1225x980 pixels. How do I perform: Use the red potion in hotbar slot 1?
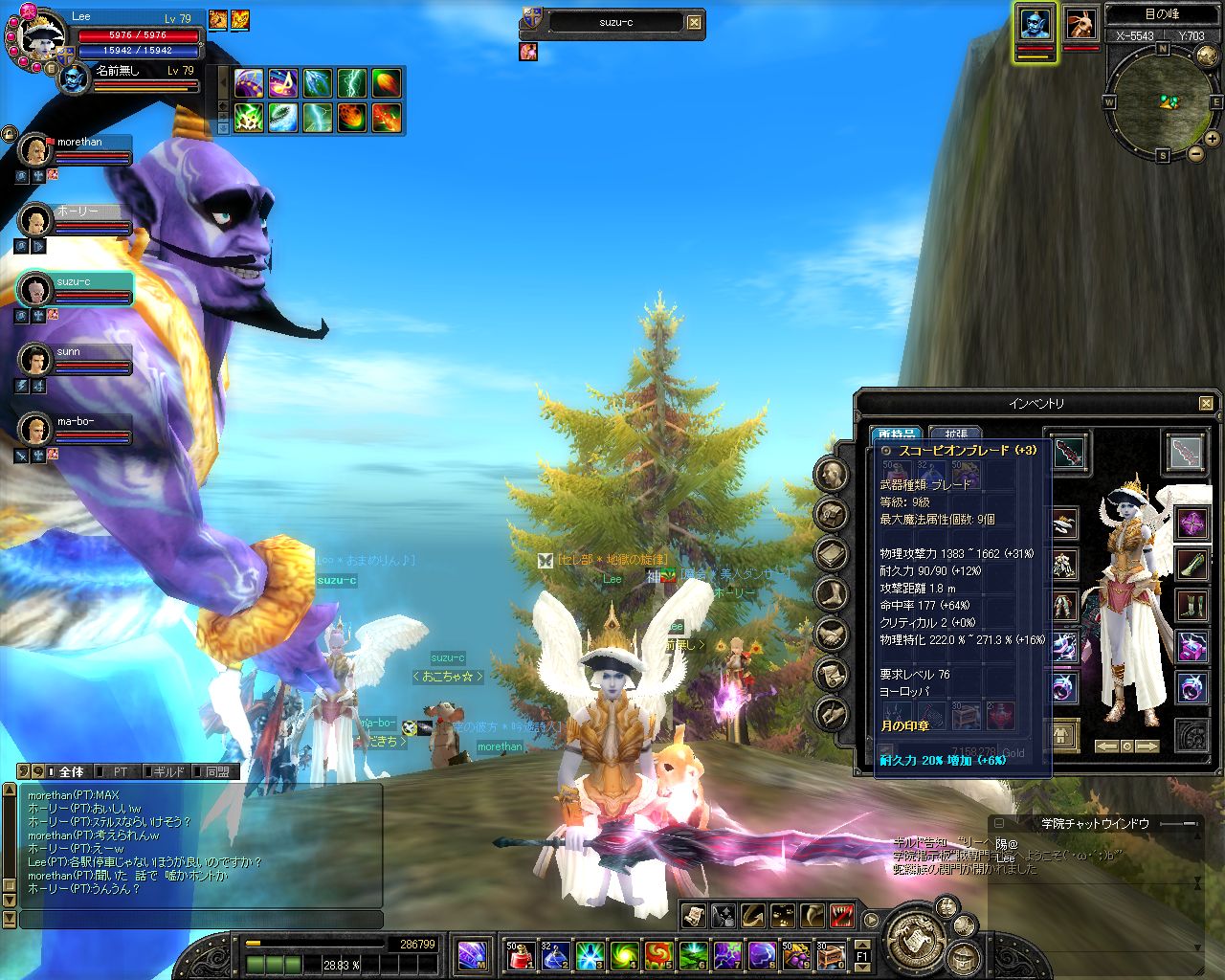tap(519, 954)
